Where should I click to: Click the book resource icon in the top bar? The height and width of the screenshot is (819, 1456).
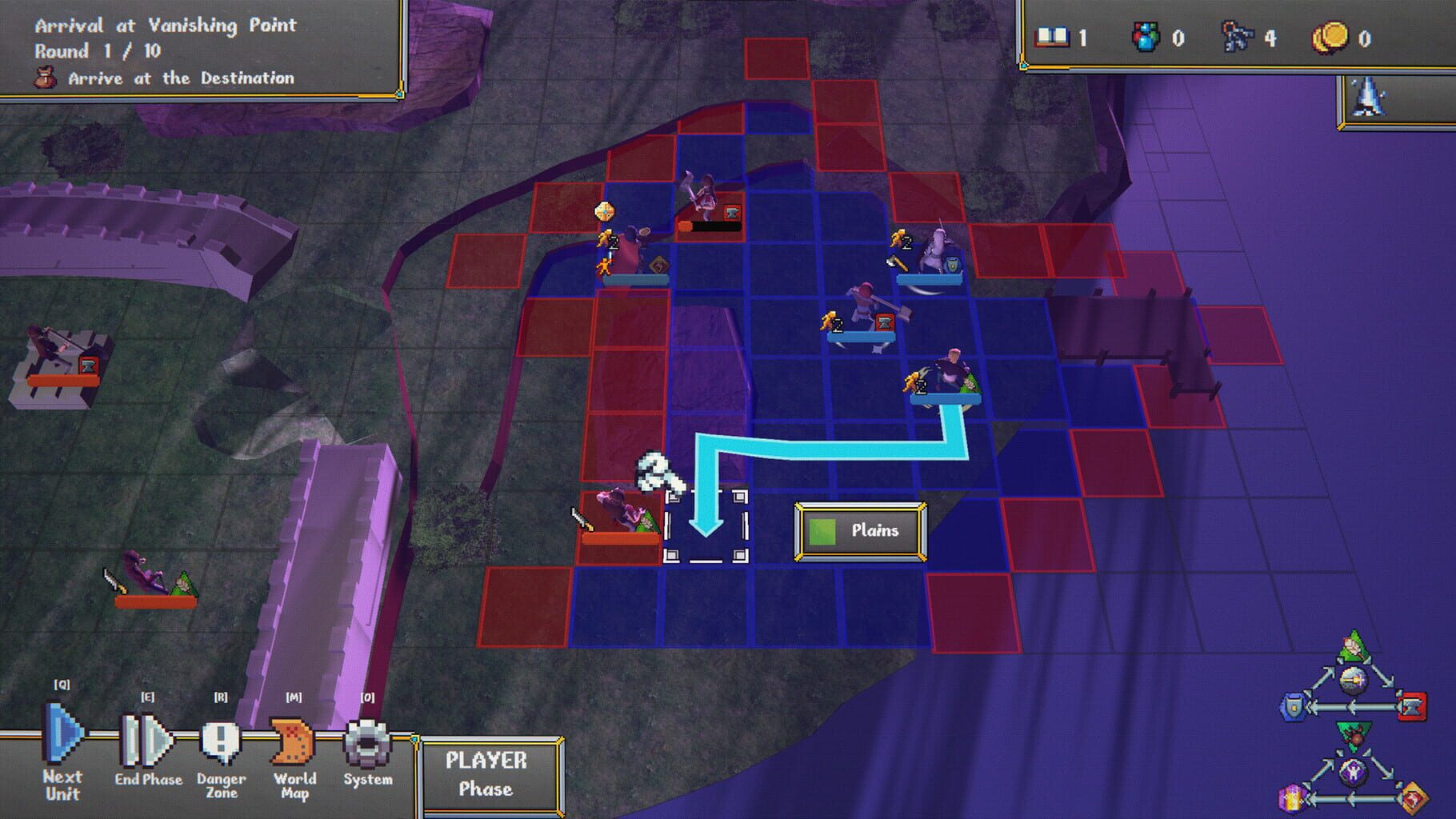1054,37
